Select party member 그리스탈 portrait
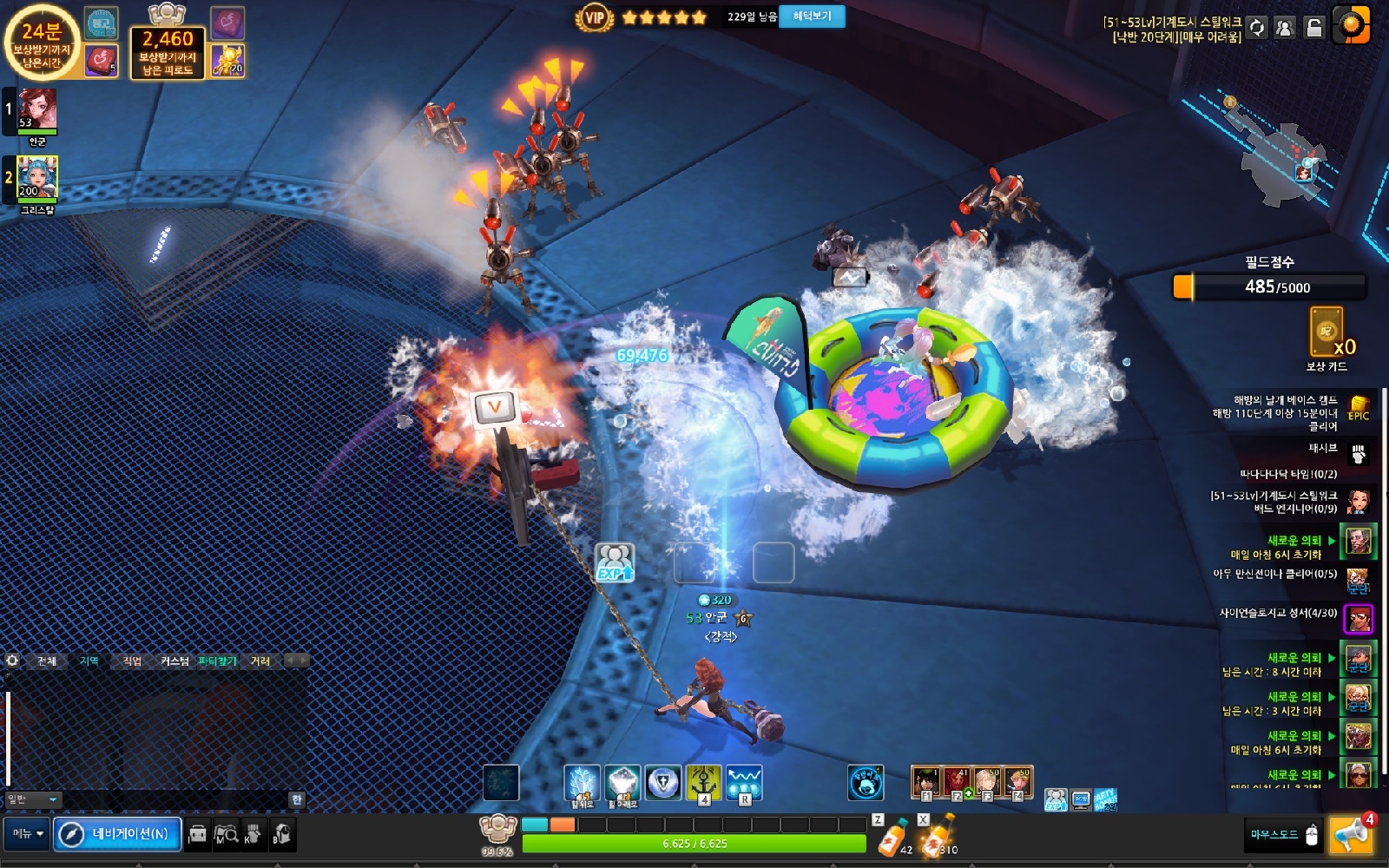 (x=37, y=178)
